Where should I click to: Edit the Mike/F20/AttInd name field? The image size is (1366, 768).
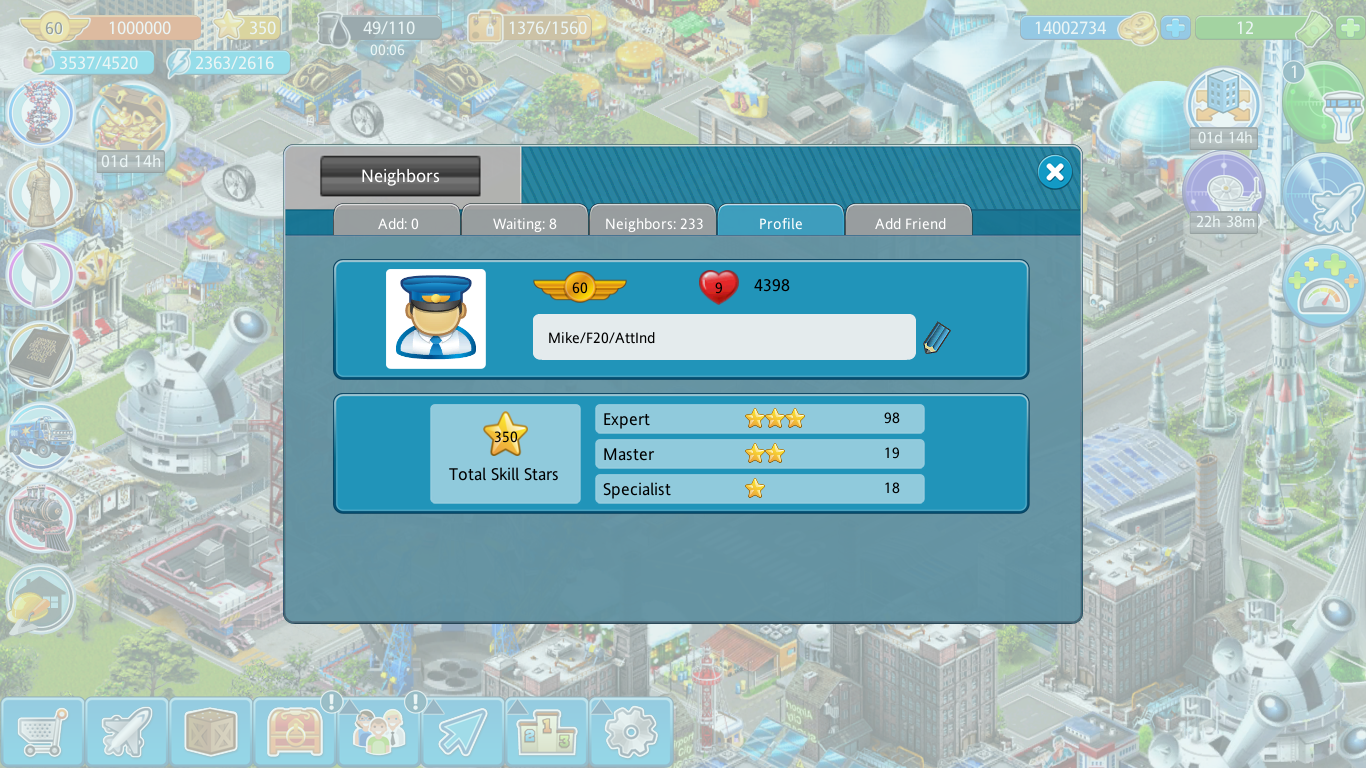click(x=723, y=338)
